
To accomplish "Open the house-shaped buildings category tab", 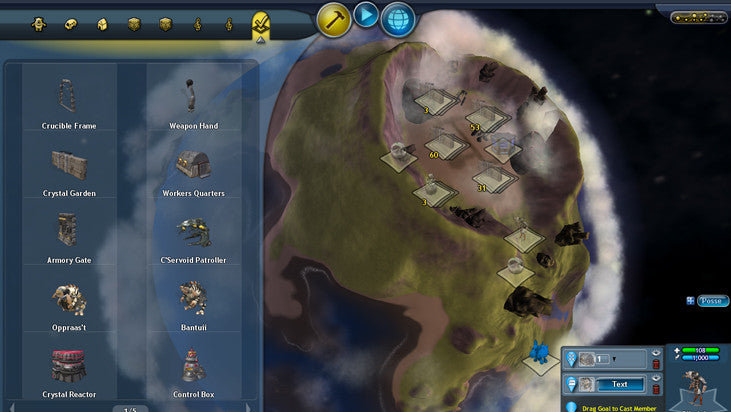I will click(x=102, y=23).
